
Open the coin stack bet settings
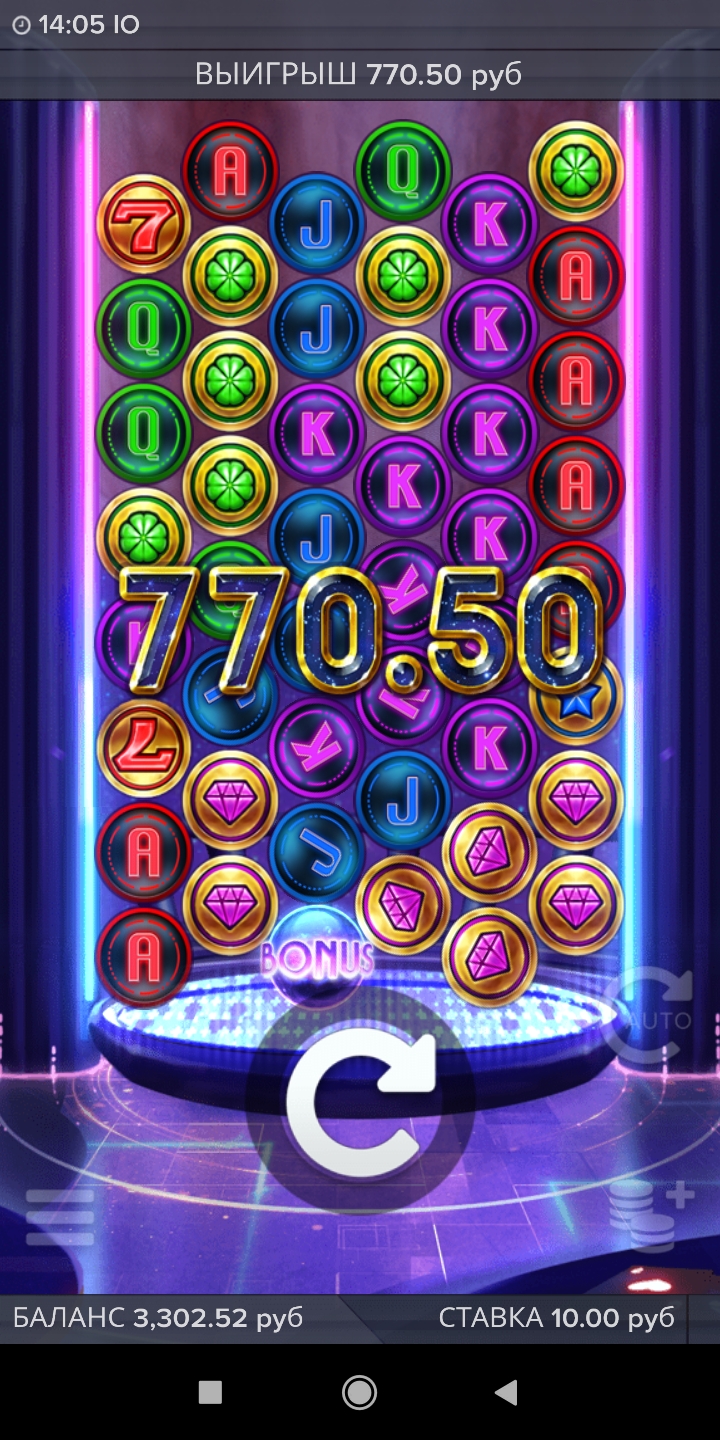(651, 1215)
